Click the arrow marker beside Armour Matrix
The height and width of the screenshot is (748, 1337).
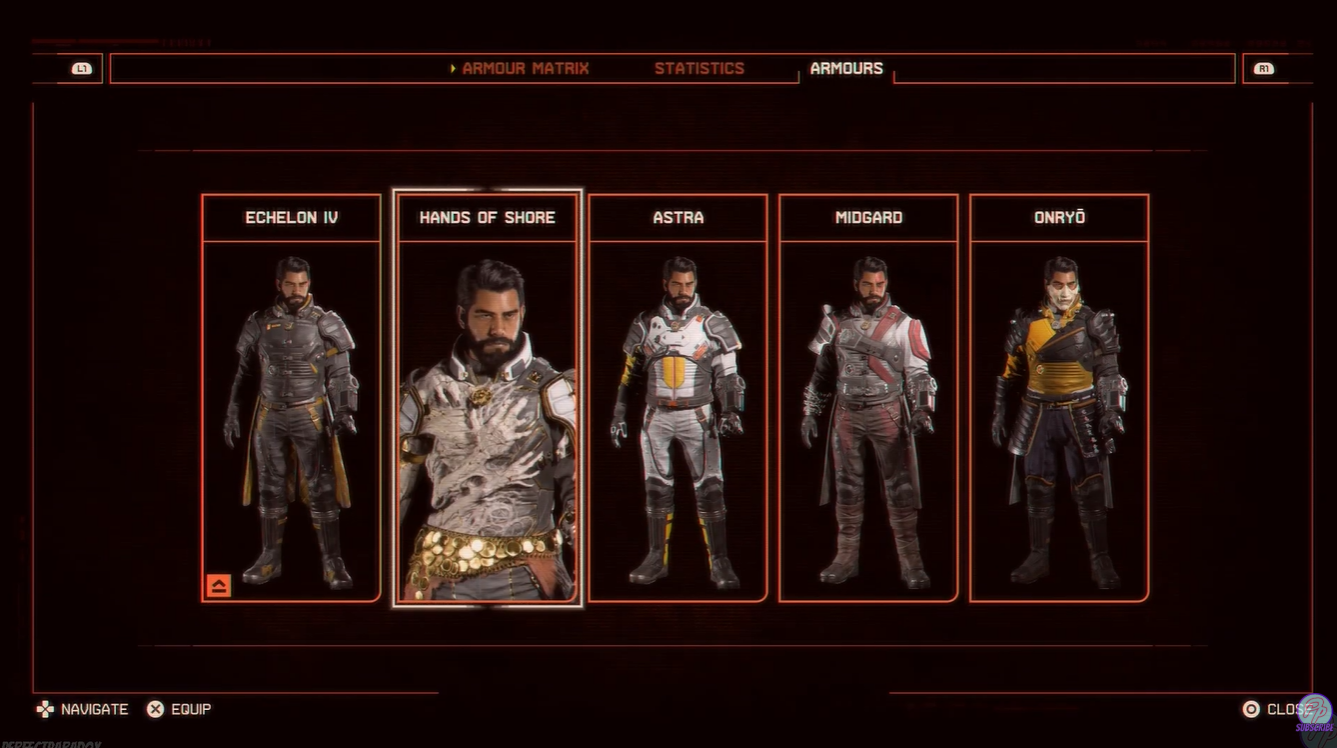pos(451,67)
